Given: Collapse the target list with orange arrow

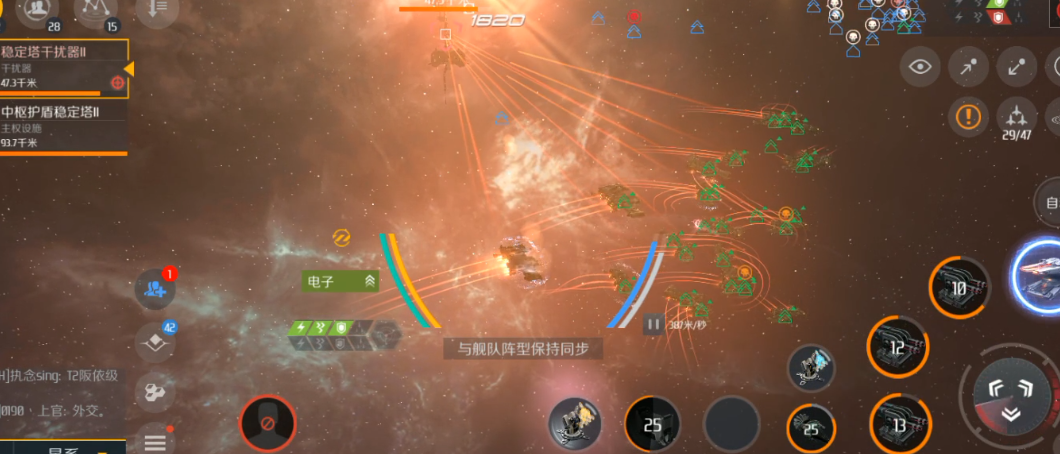Looking at the screenshot, I should click(x=128, y=68).
